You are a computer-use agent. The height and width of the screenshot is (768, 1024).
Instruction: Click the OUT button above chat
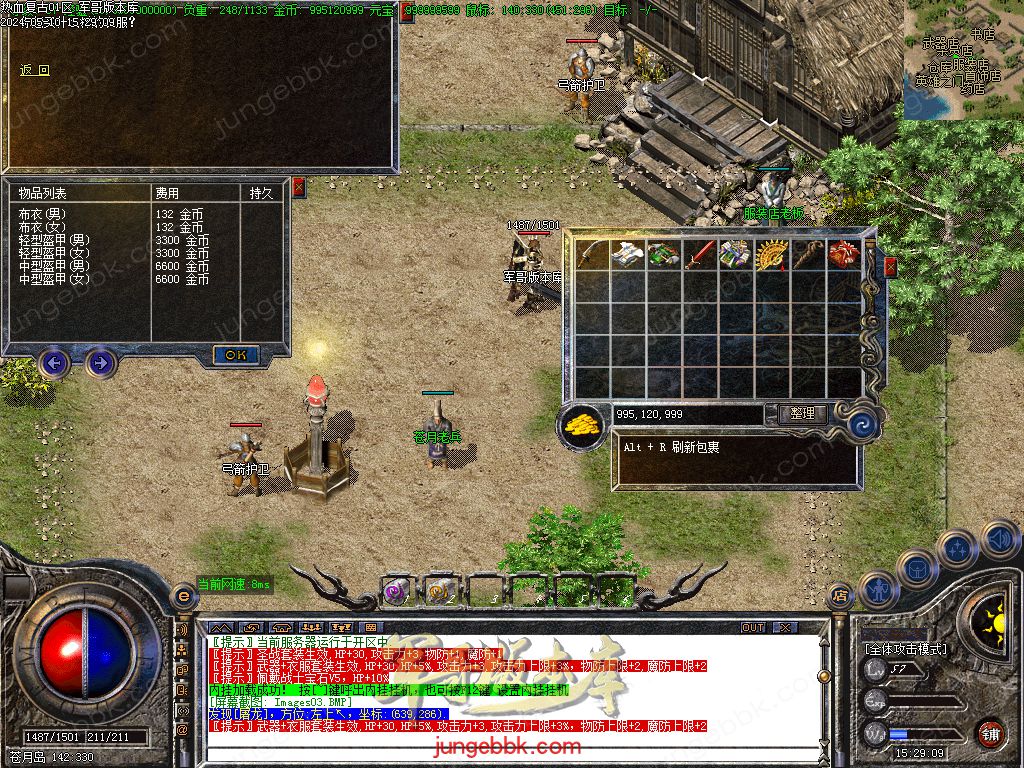click(753, 627)
